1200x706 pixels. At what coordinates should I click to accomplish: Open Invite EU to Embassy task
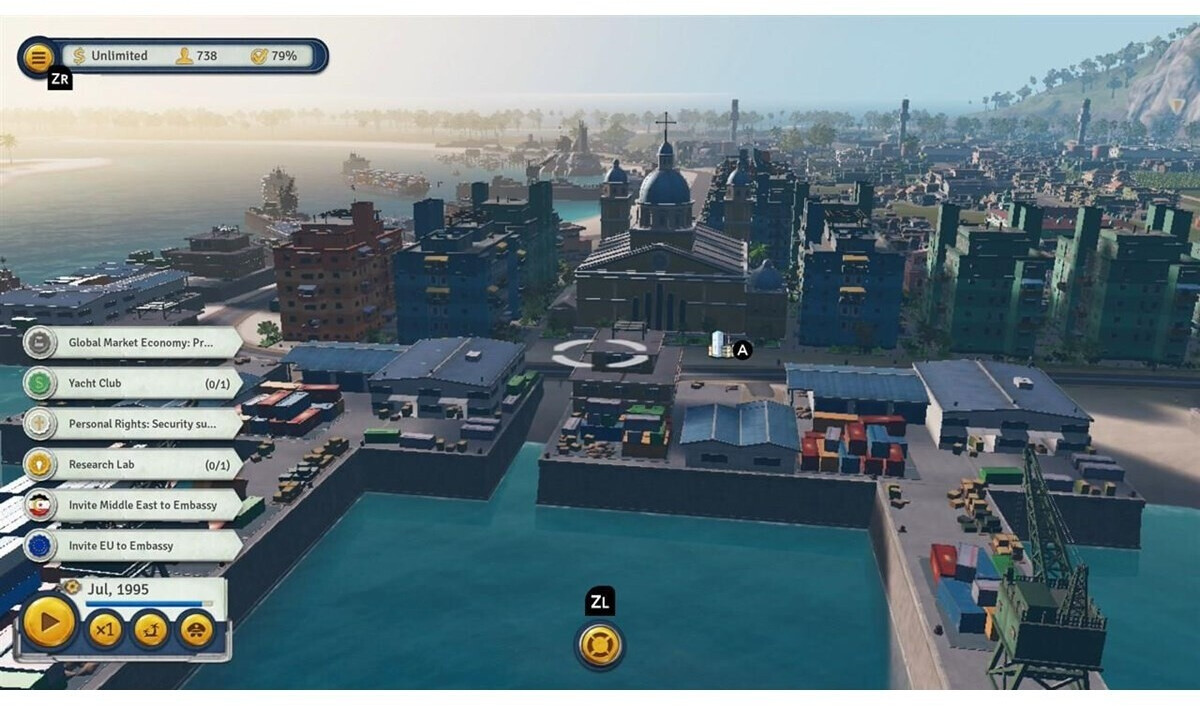coord(140,546)
